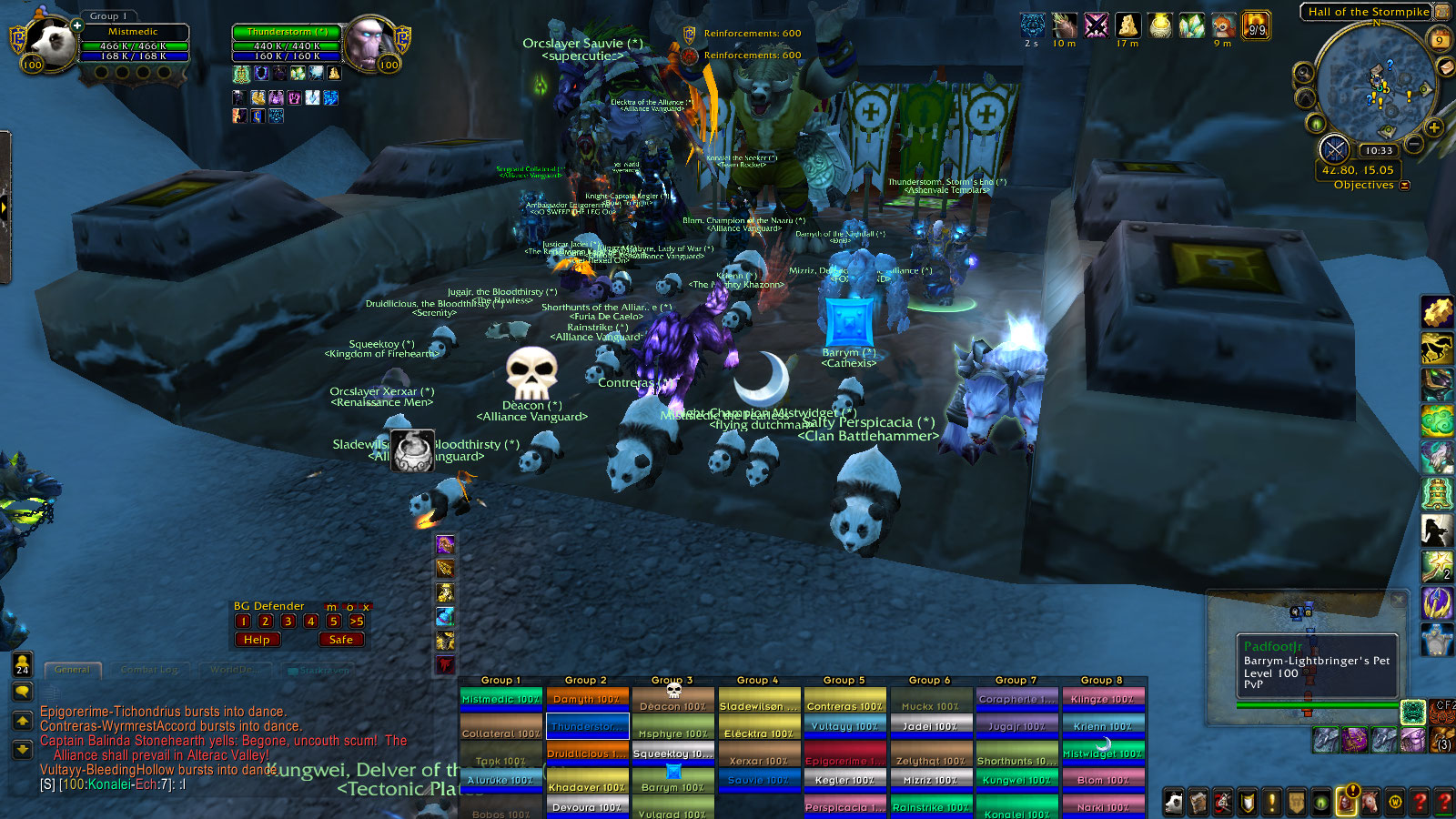Click the Perspicacia raid frame

pos(844,807)
